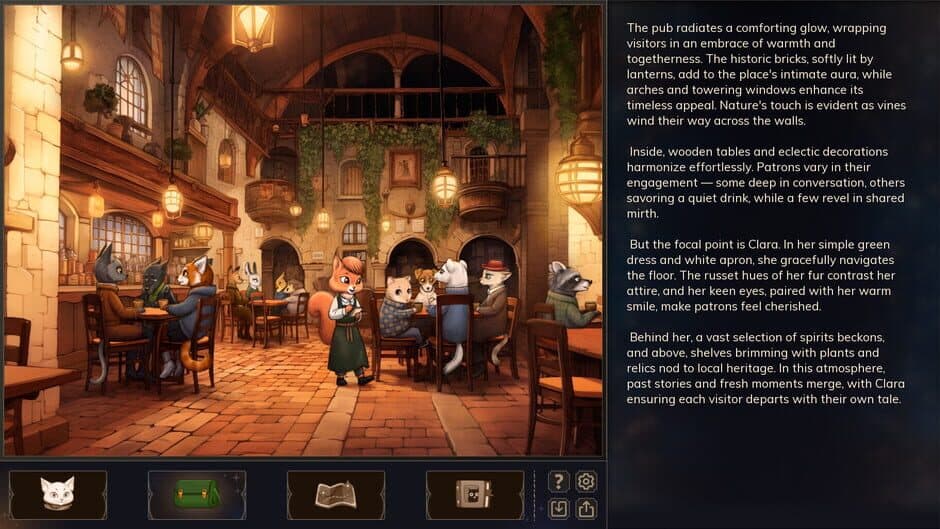Click the question mark help button
Screen dimensions: 940x529
tap(559, 482)
